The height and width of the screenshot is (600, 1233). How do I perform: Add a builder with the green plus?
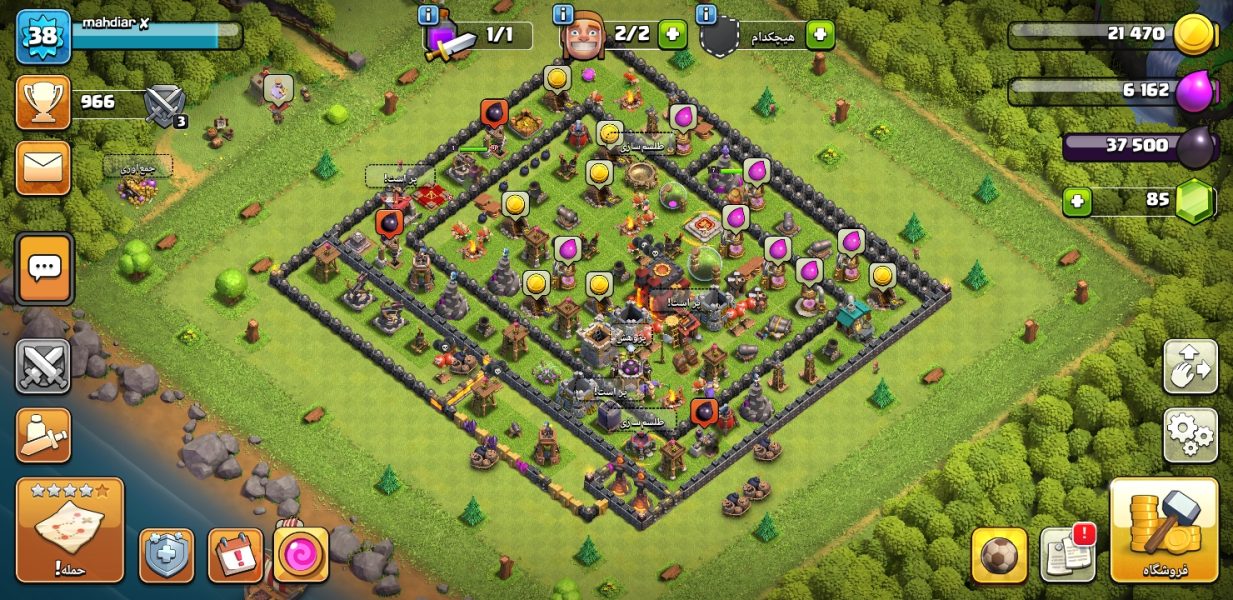point(672,35)
